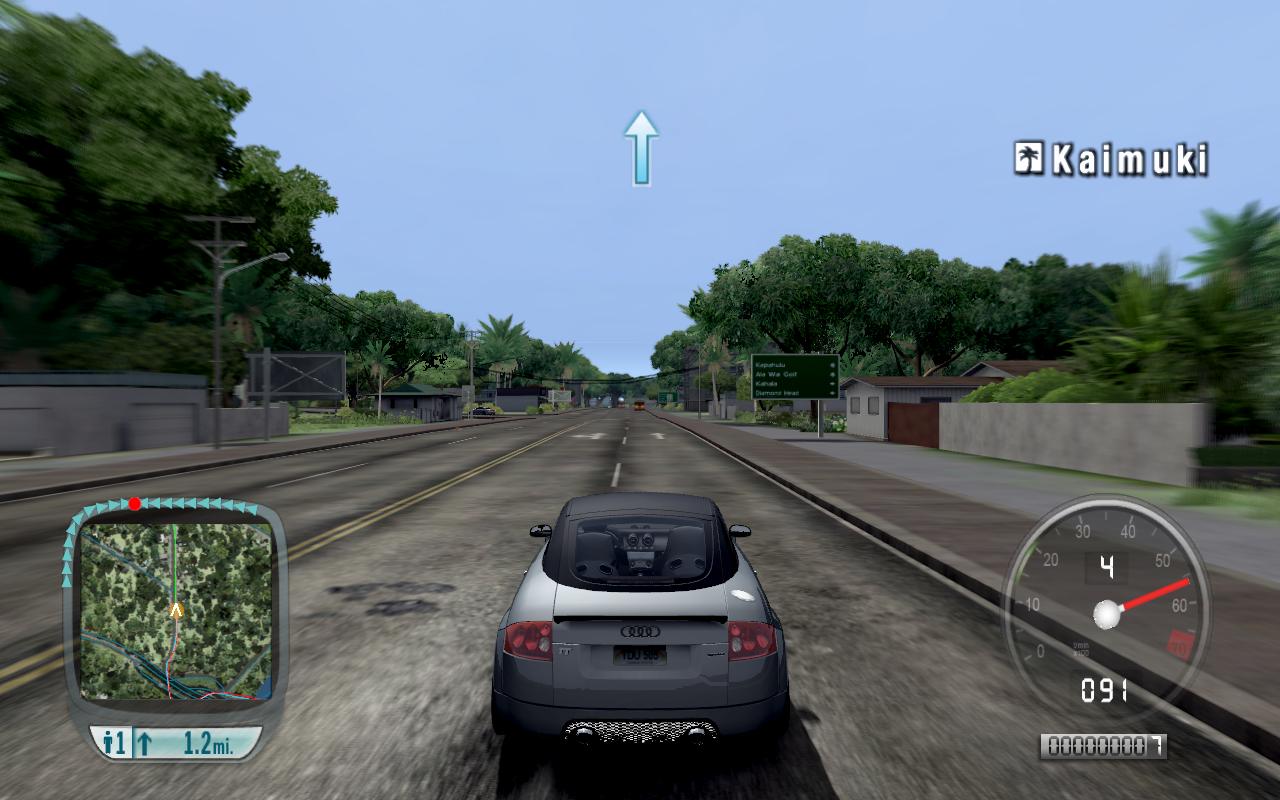Click the palm tree icon beside Kaimuki
This screenshot has width=1280, height=800.
point(1029,156)
